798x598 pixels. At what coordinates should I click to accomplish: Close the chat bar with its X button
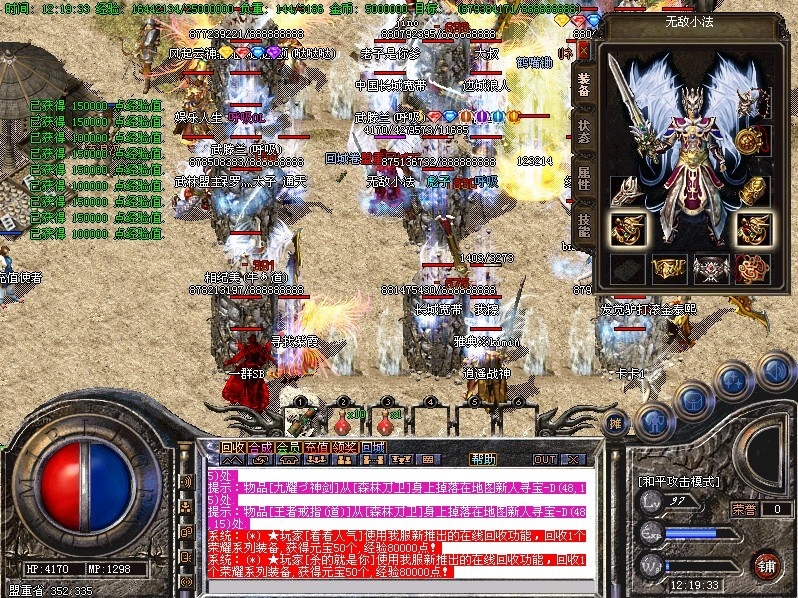pos(573,459)
